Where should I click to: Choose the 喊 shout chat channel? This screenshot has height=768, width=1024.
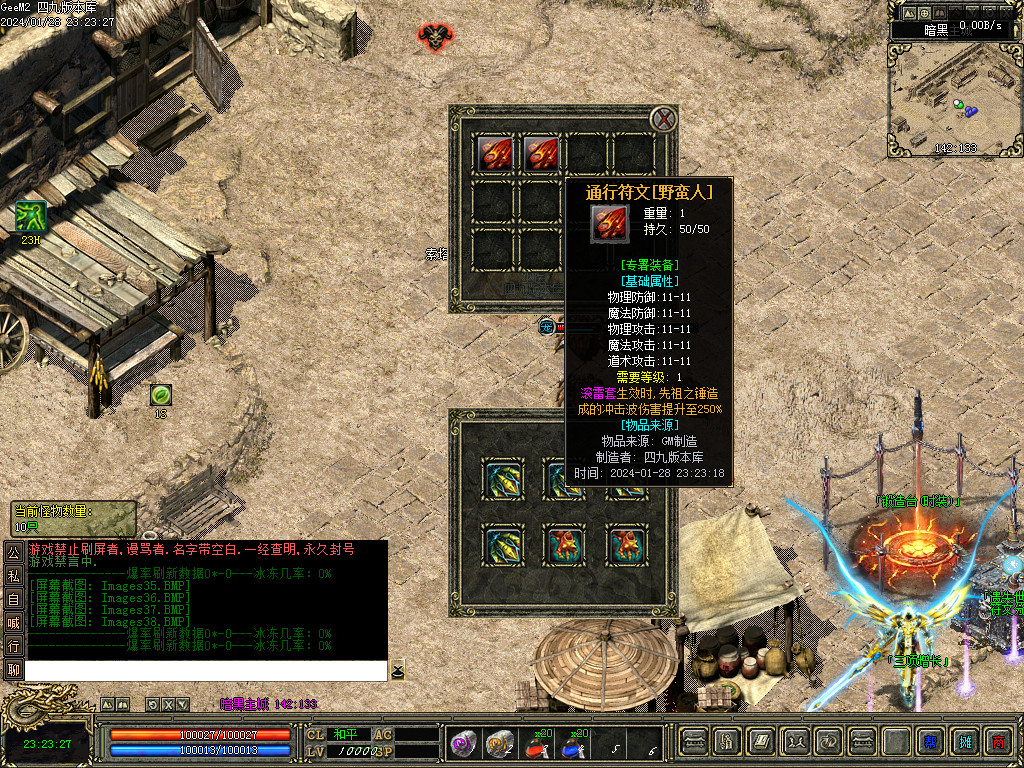click(x=14, y=622)
